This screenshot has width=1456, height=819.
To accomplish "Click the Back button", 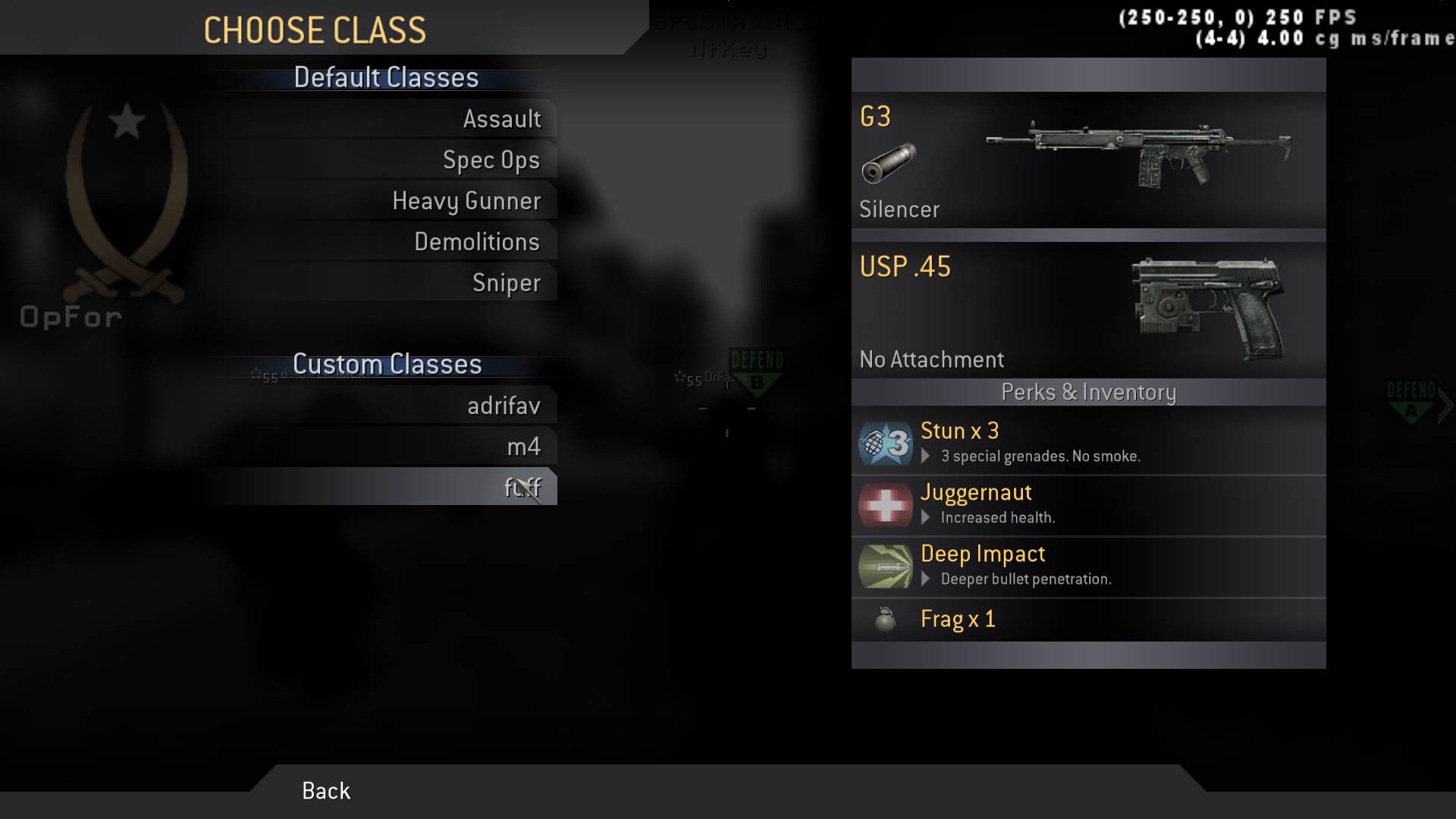I will [x=325, y=791].
